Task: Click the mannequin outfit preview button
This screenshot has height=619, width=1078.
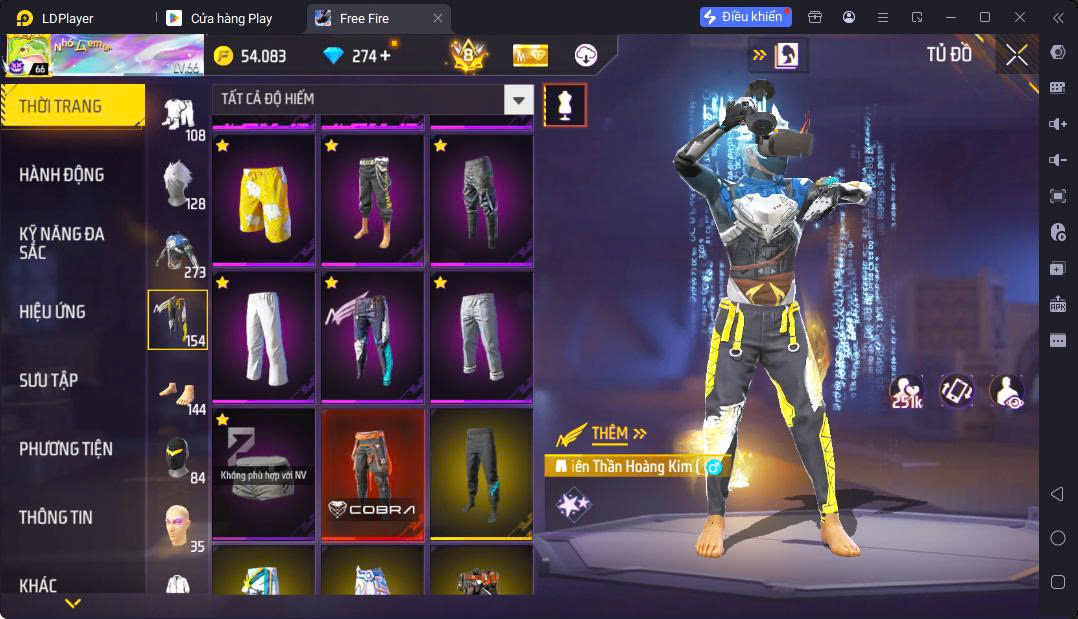Action: [565, 105]
